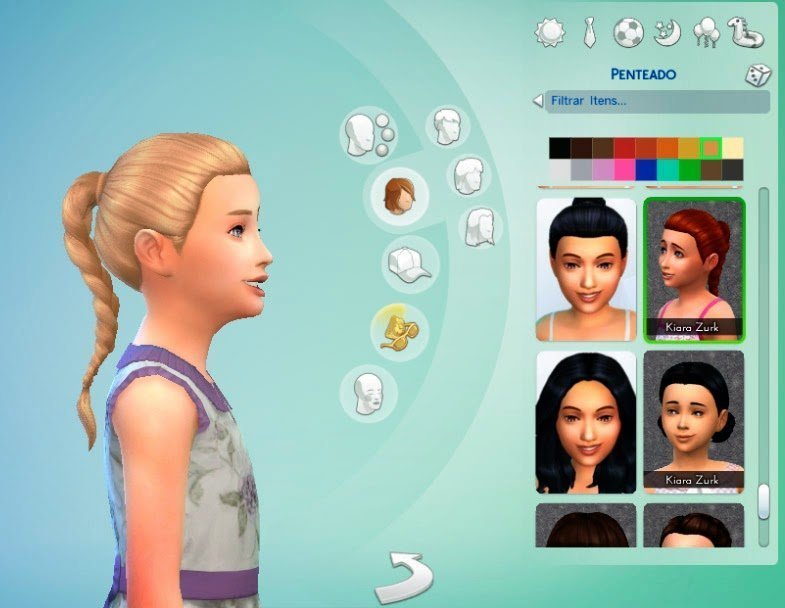
Task: Apply the dark blue hair color swatch
Action: tap(646, 170)
